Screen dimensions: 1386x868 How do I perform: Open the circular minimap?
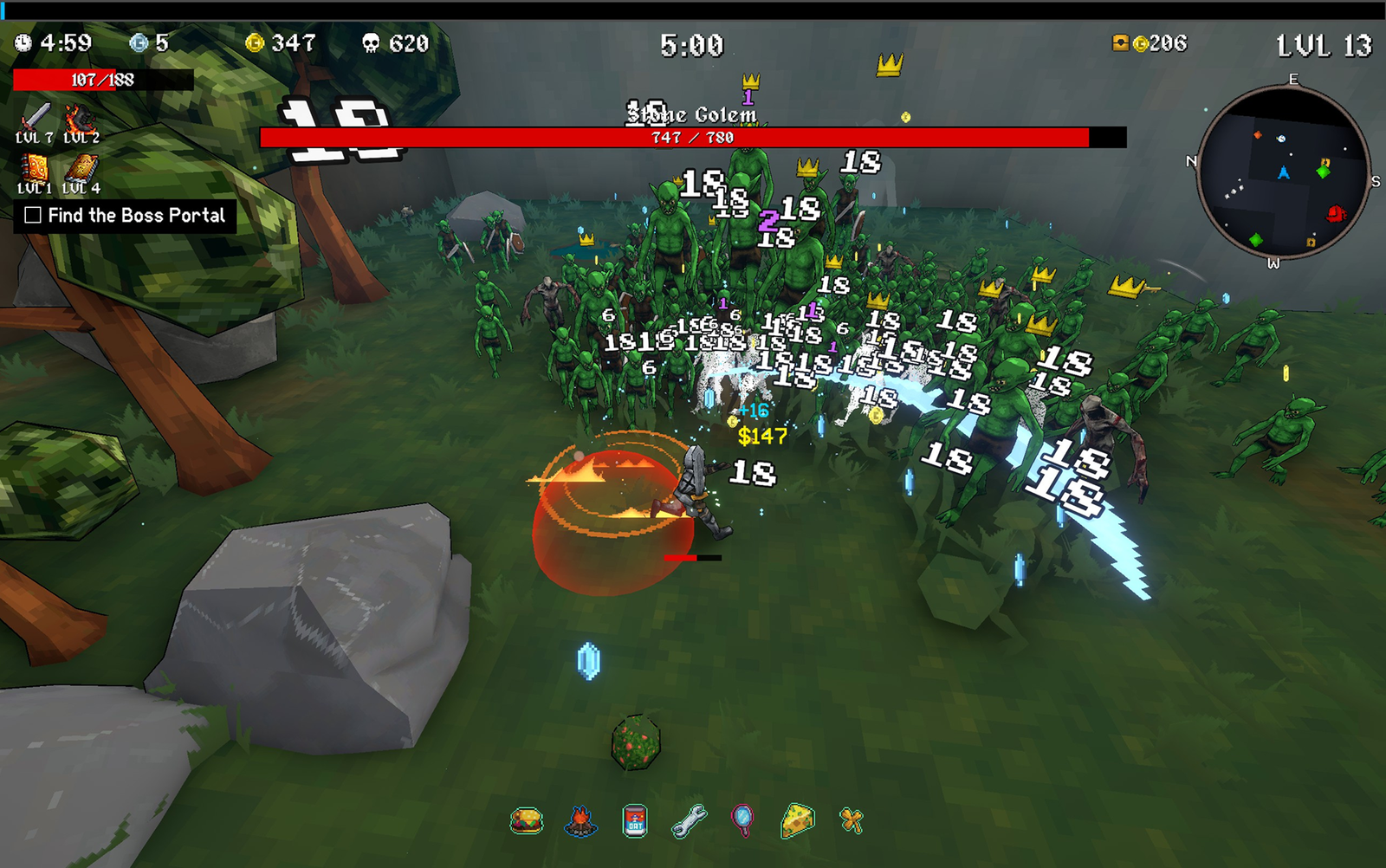[x=1282, y=172]
